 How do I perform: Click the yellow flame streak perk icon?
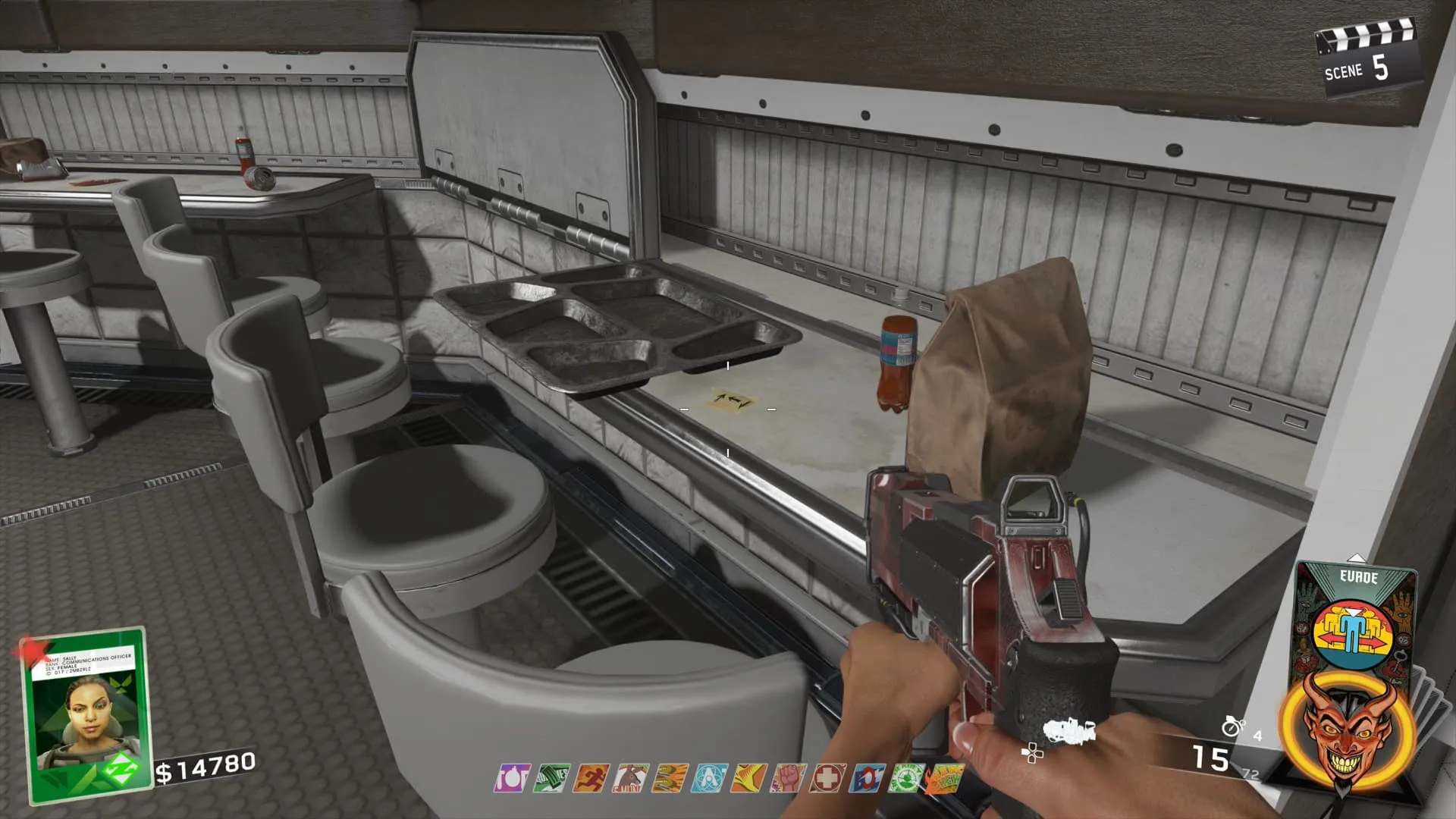[748, 779]
